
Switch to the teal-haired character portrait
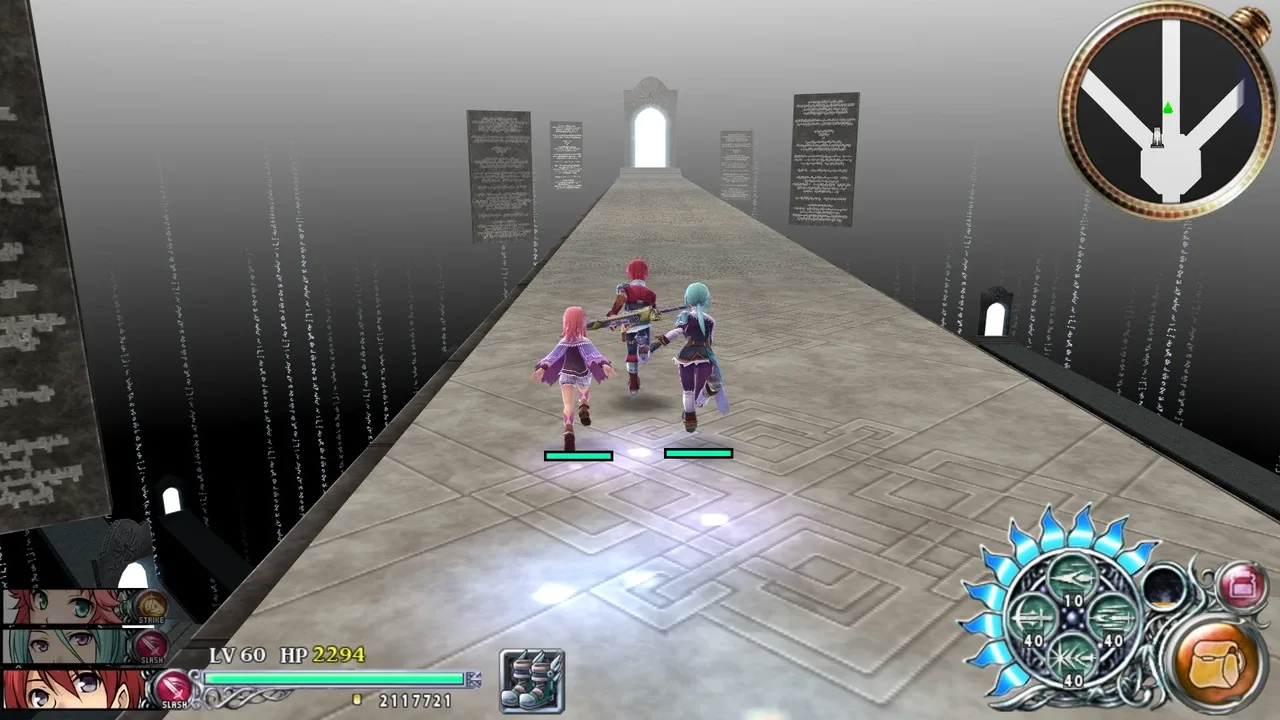pyautogui.click(x=60, y=645)
